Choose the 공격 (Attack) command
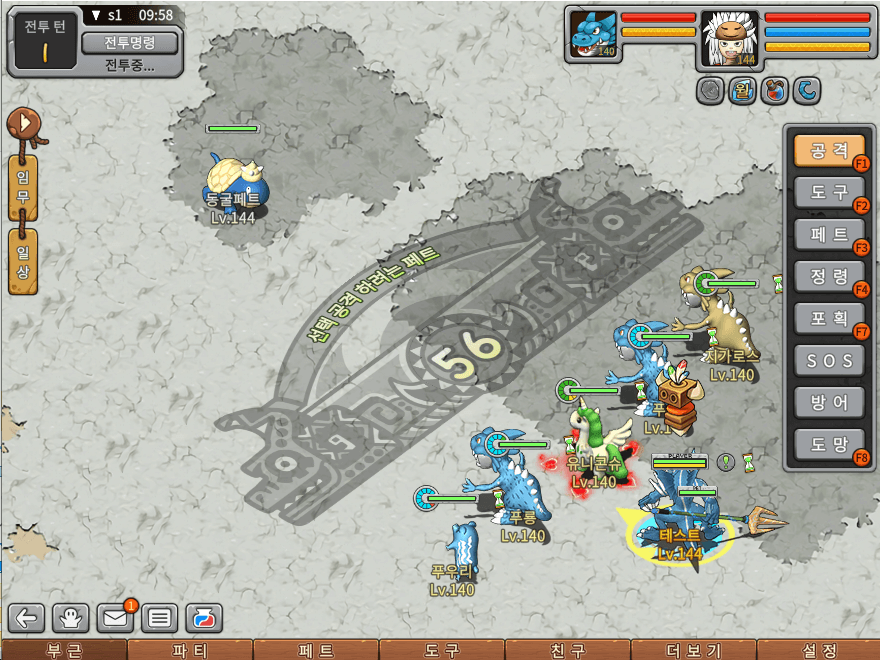This screenshot has width=880, height=660. tap(827, 151)
